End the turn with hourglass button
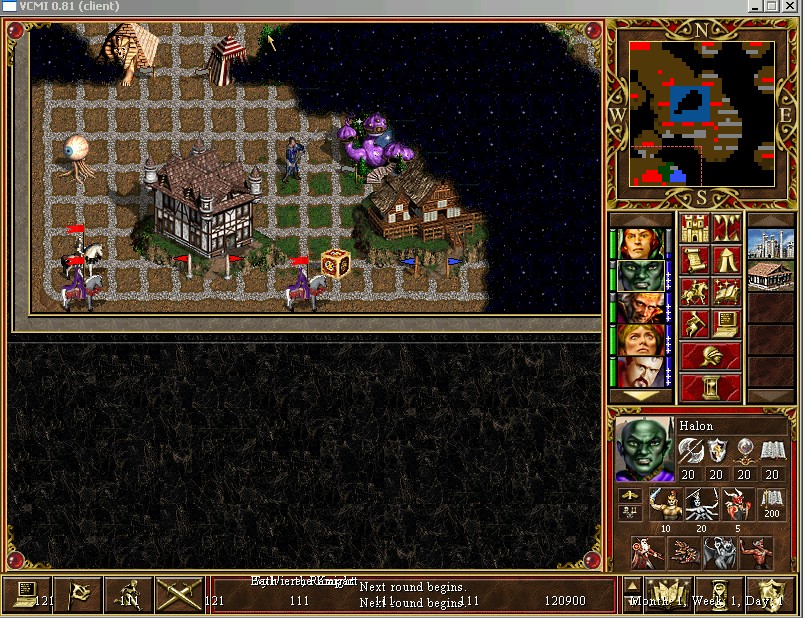The image size is (805, 618). tap(711, 386)
